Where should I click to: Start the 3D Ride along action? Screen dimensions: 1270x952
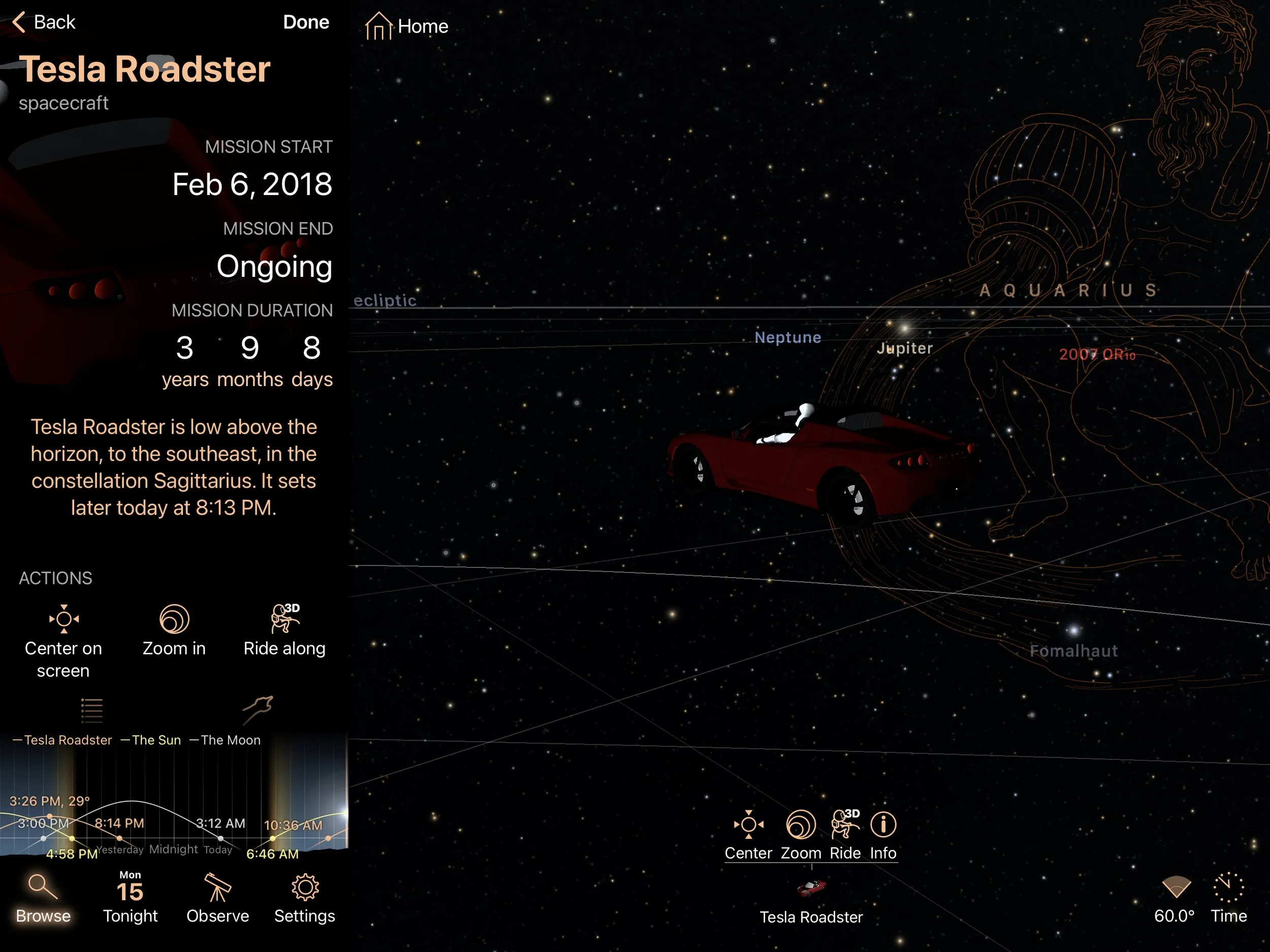pyautogui.click(x=284, y=630)
